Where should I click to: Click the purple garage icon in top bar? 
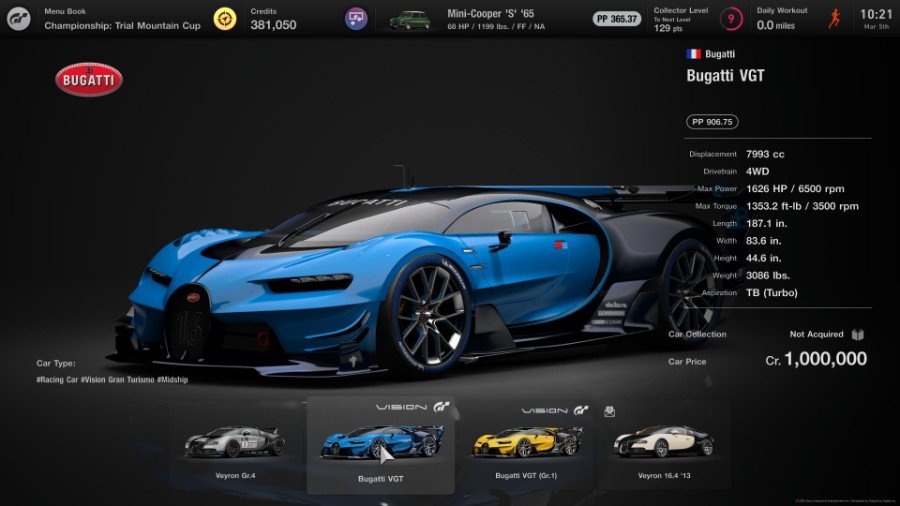point(356,19)
